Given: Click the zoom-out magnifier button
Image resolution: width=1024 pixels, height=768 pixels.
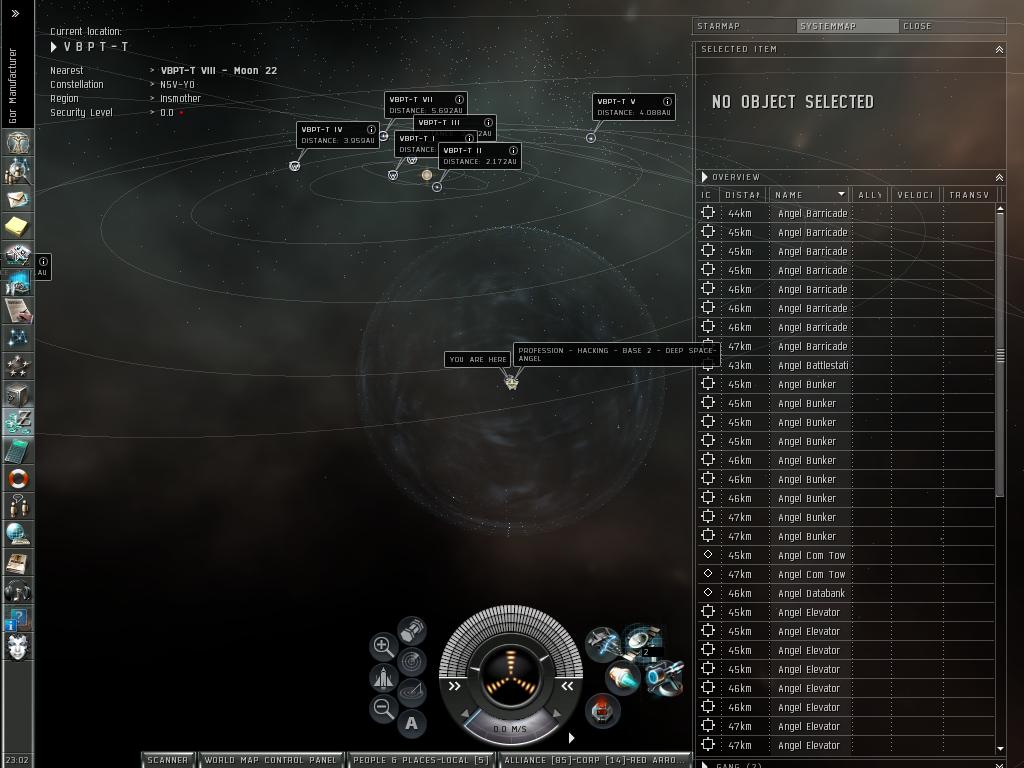Looking at the screenshot, I should tap(383, 709).
